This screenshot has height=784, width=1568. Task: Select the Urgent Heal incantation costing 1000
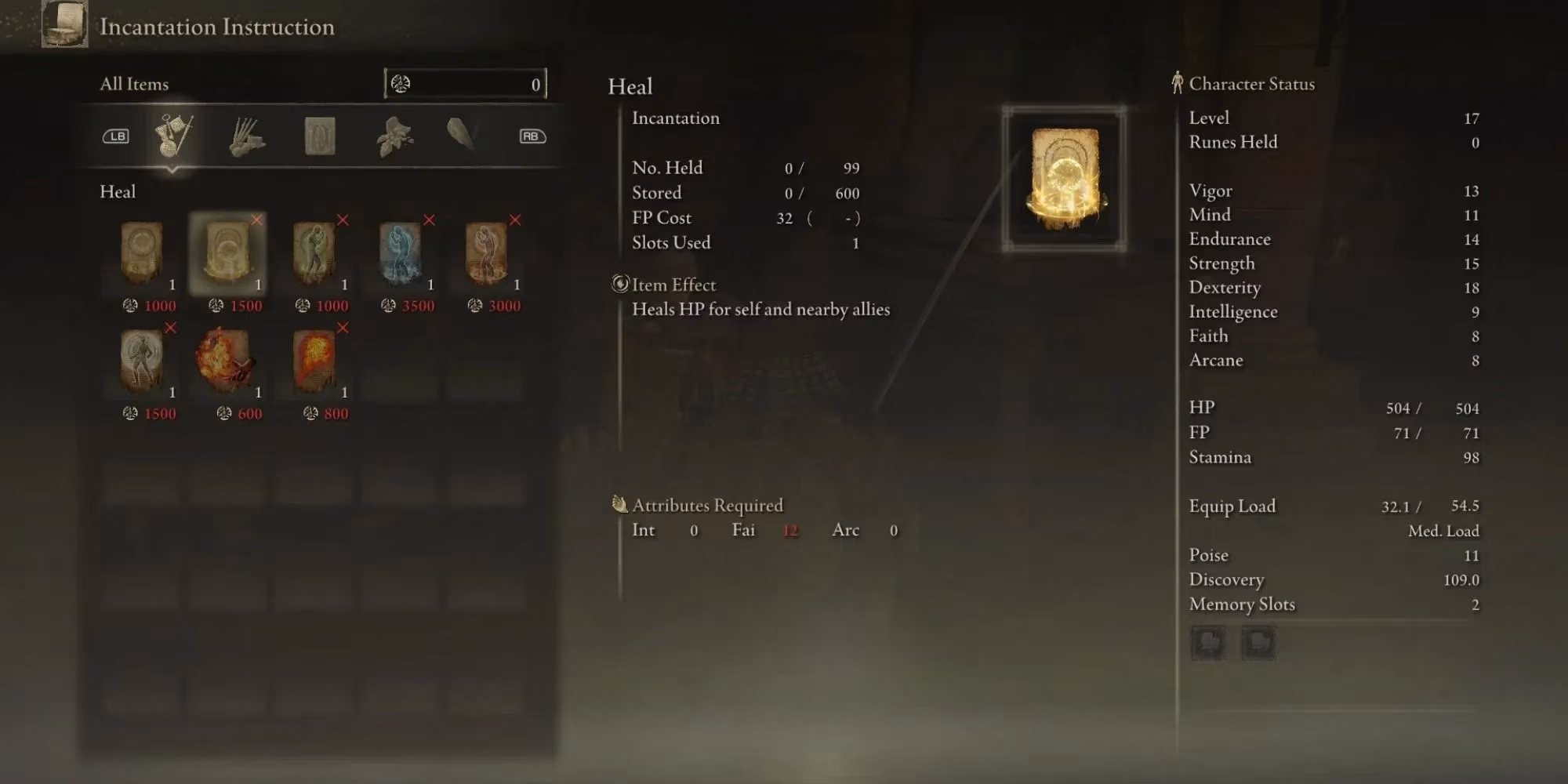coord(142,253)
